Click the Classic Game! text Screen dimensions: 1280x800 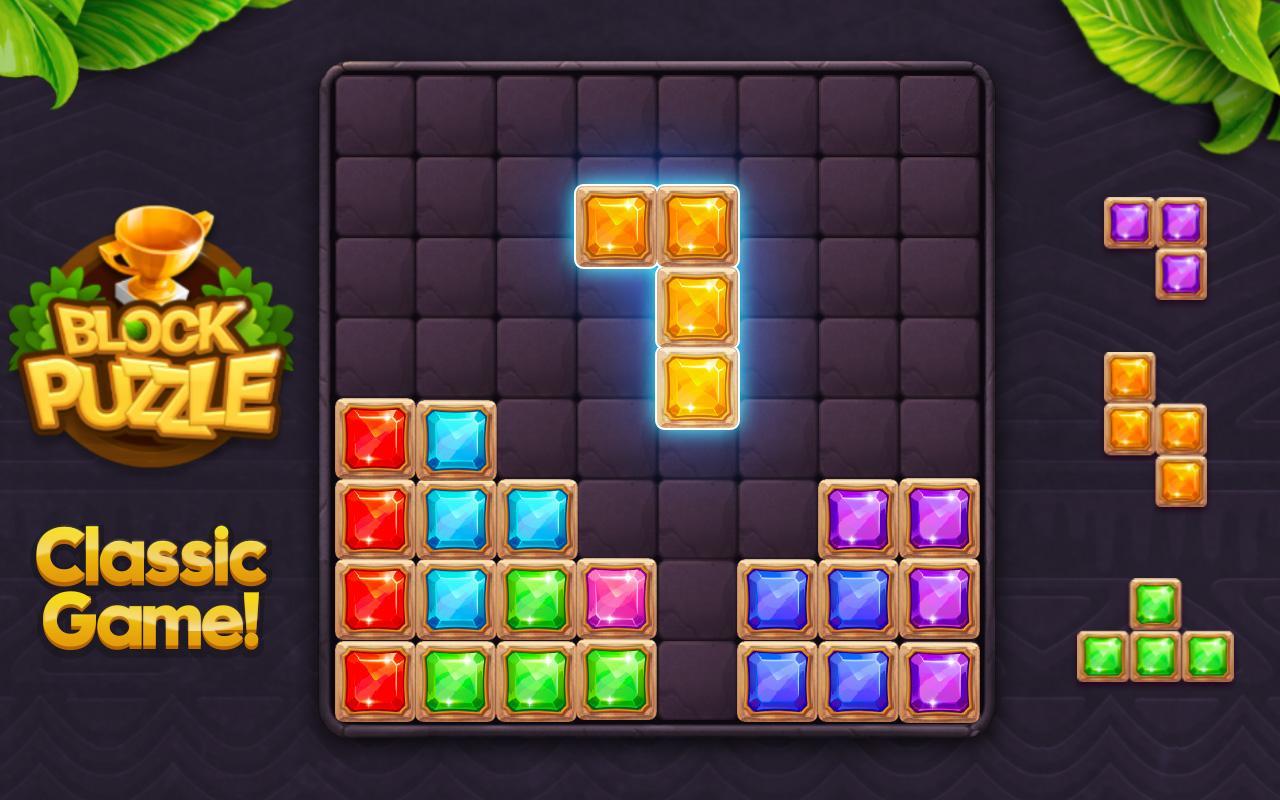pos(150,590)
